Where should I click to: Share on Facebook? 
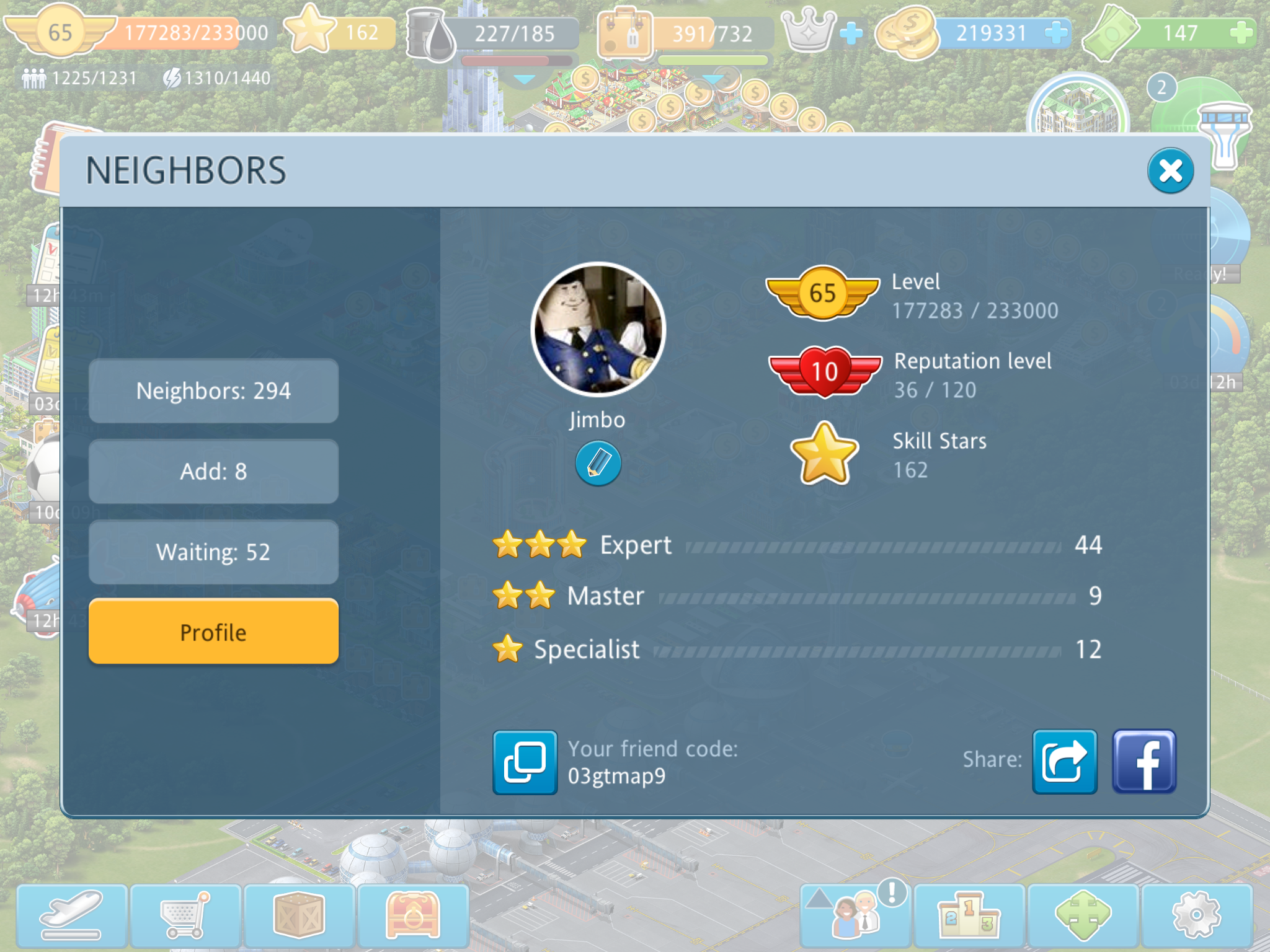pyautogui.click(x=1144, y=762)
